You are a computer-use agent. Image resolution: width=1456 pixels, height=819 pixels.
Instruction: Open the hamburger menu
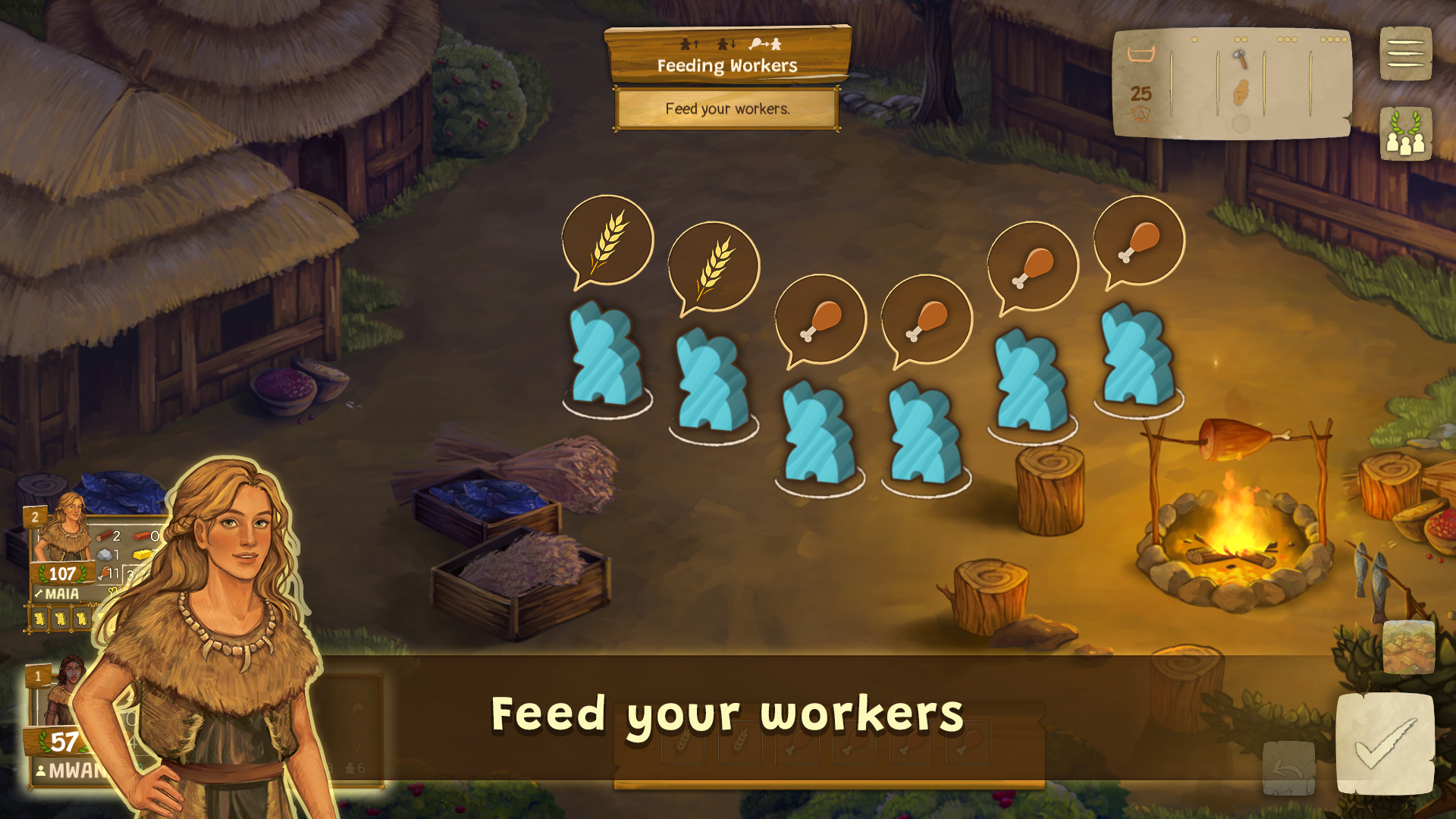[x=1405, y=53]
